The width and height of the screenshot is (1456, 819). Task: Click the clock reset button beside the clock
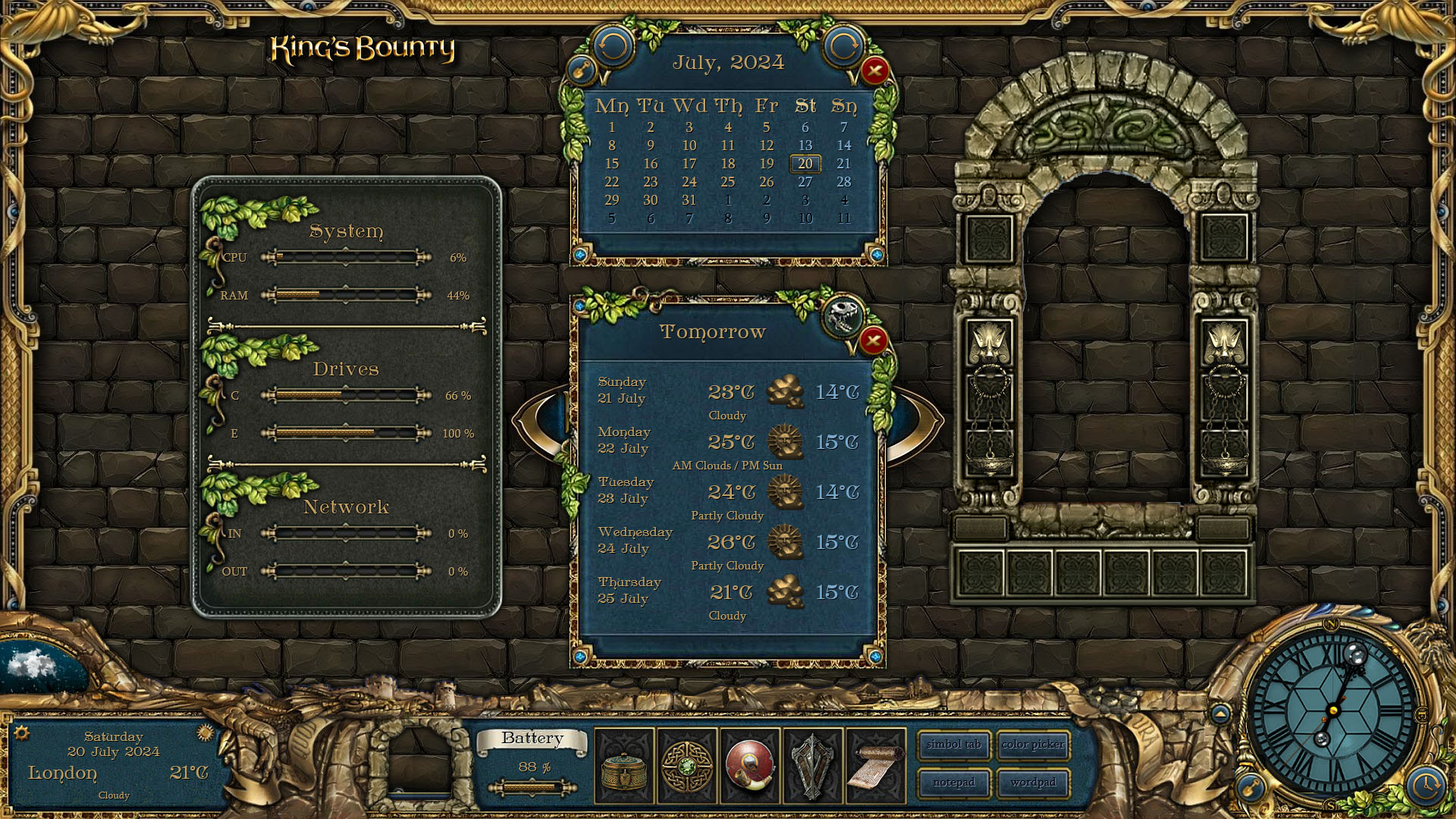(1426, 785)
